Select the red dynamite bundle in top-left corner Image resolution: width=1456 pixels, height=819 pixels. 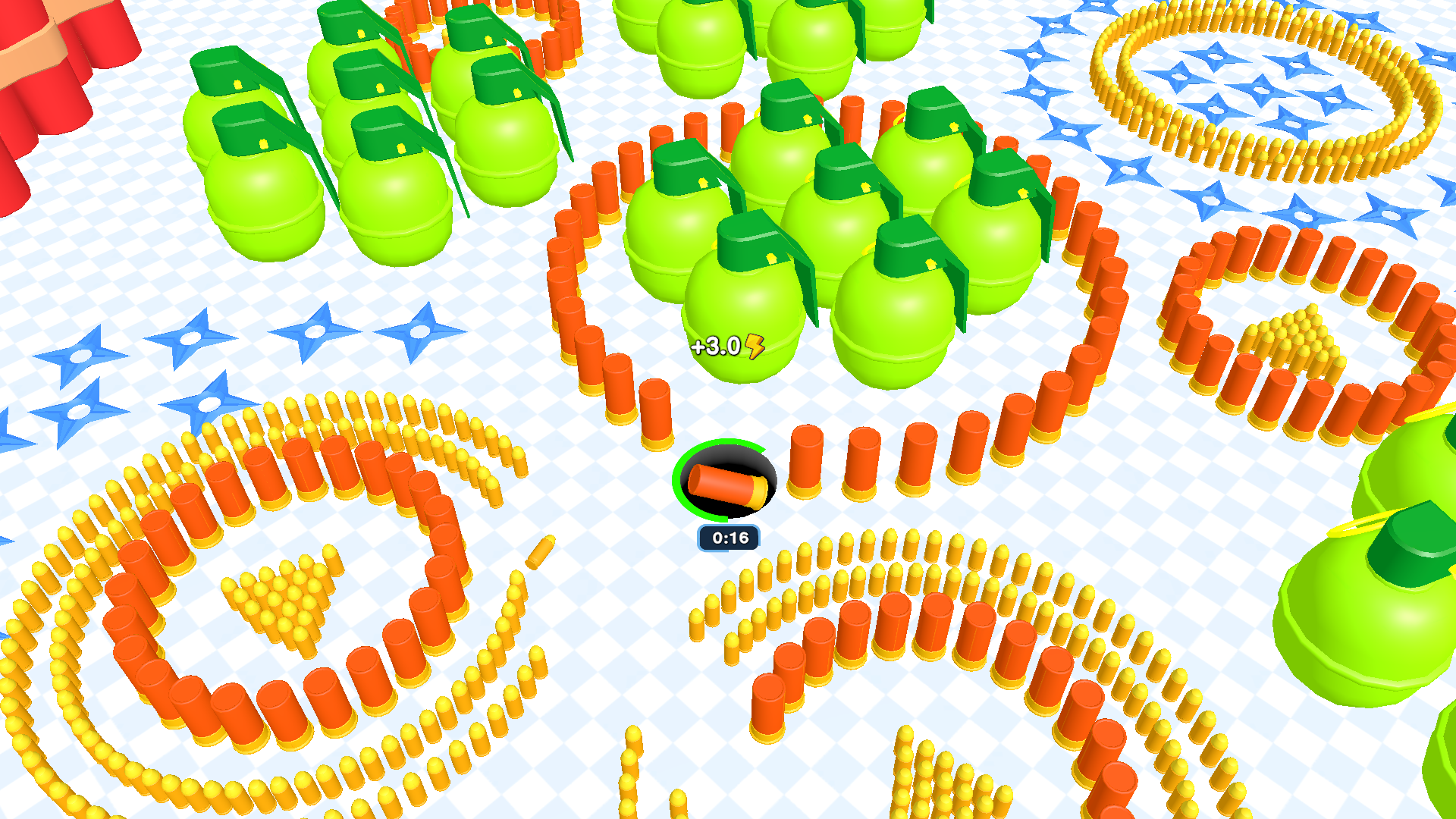45,61
